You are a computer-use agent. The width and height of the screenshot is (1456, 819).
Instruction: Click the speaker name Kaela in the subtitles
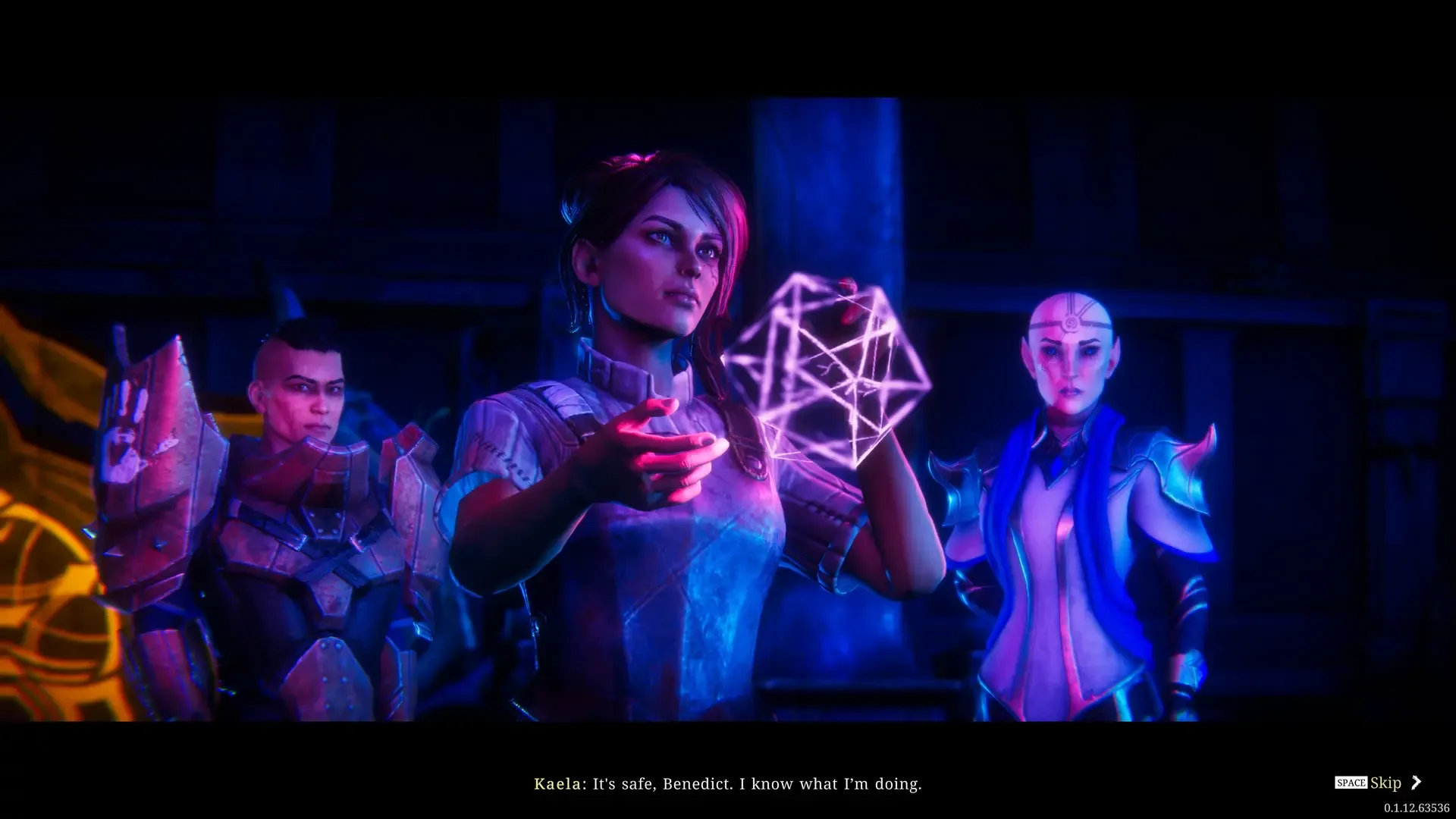(x=556, y=784)
